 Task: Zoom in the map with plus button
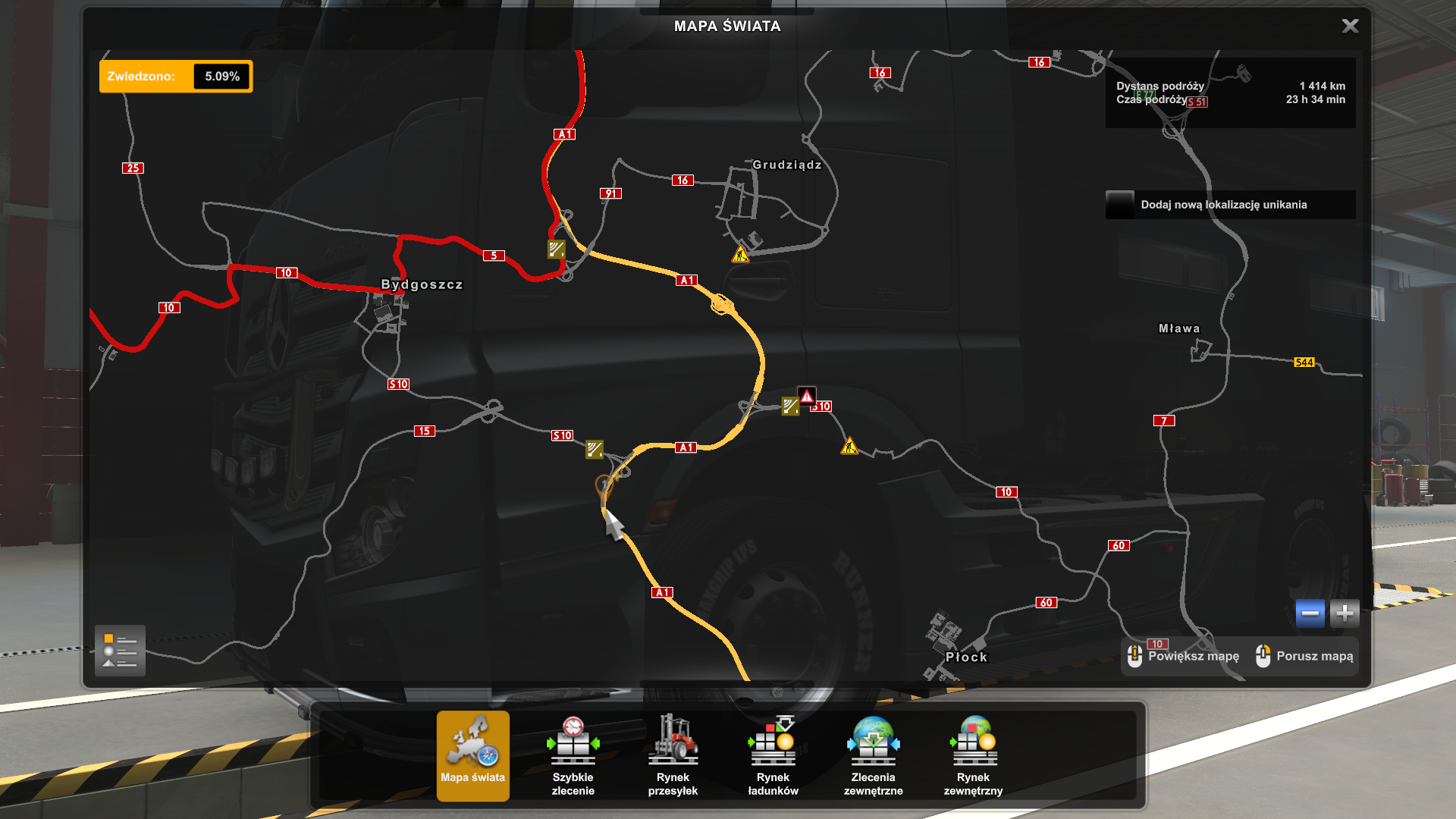(1345, 613)
